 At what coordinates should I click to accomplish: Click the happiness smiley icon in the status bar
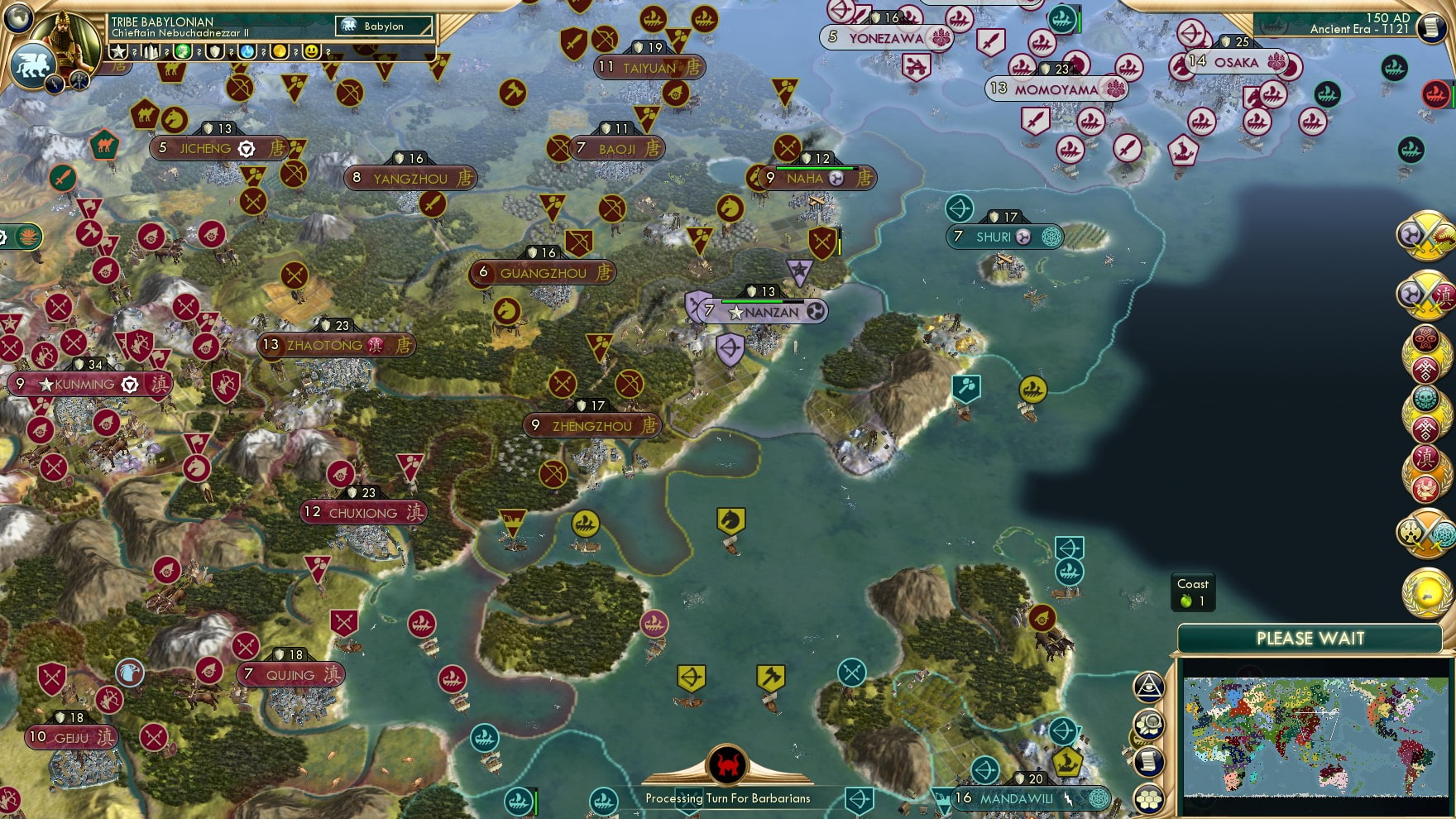[312, 52]
